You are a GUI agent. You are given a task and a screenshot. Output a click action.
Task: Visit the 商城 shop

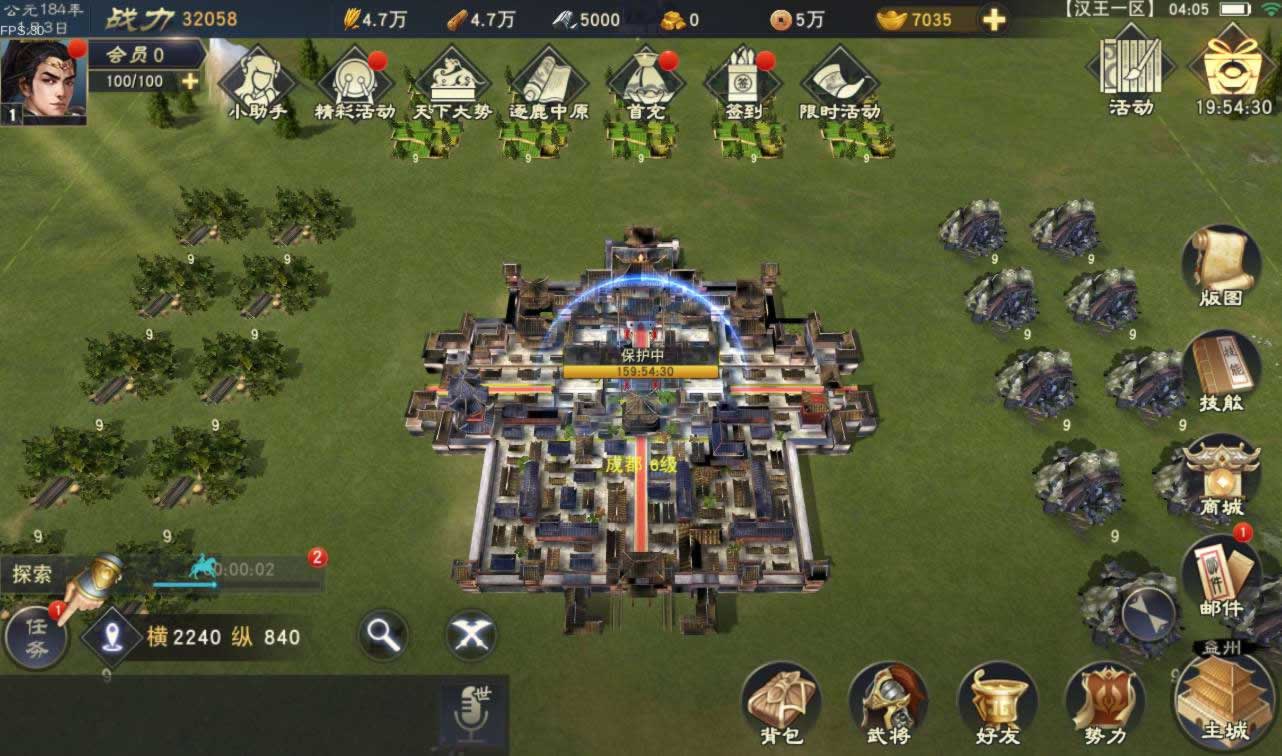point(1220,475)
